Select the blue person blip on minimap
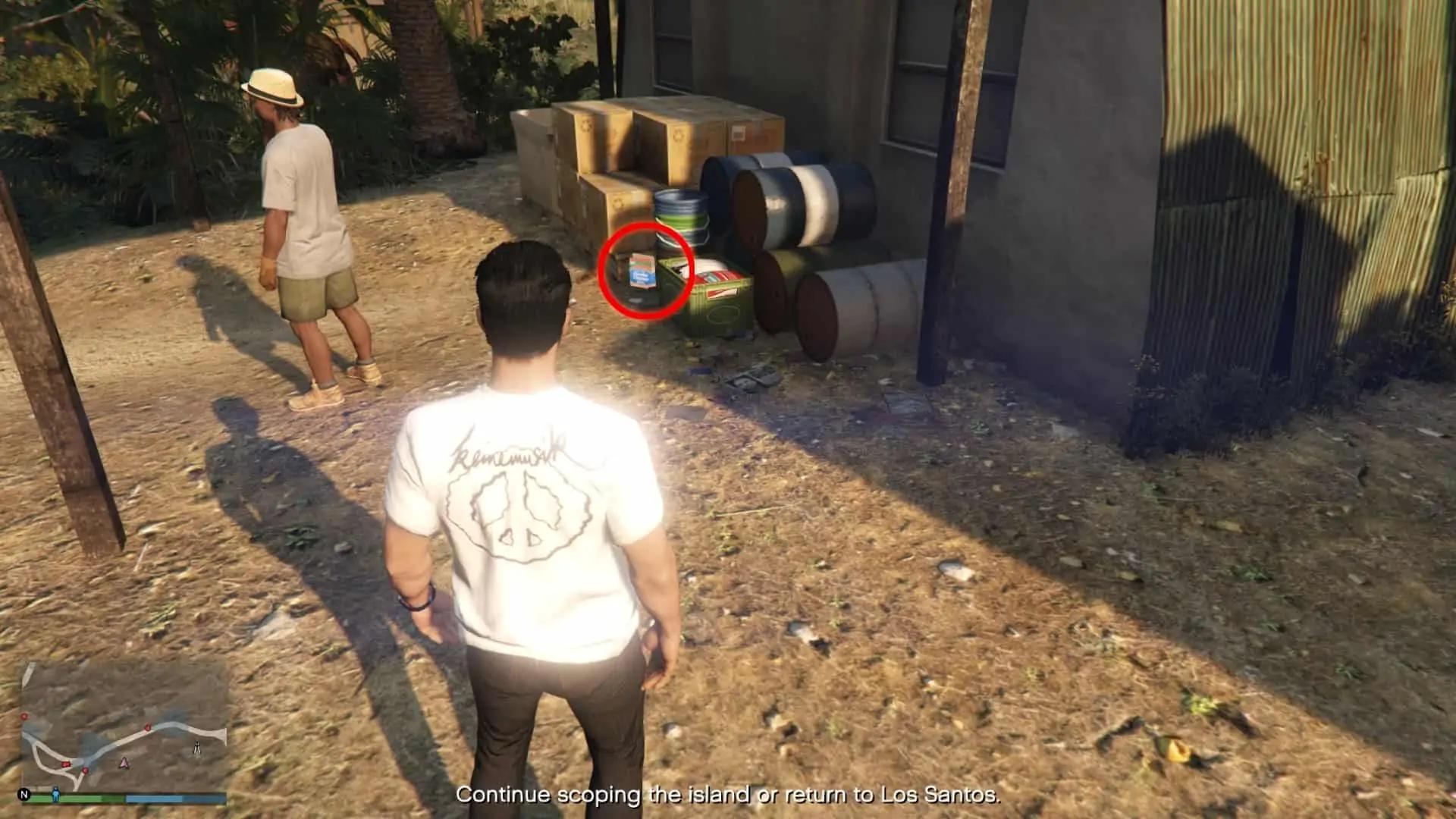The image size is (1456, 819). point(55,794)
